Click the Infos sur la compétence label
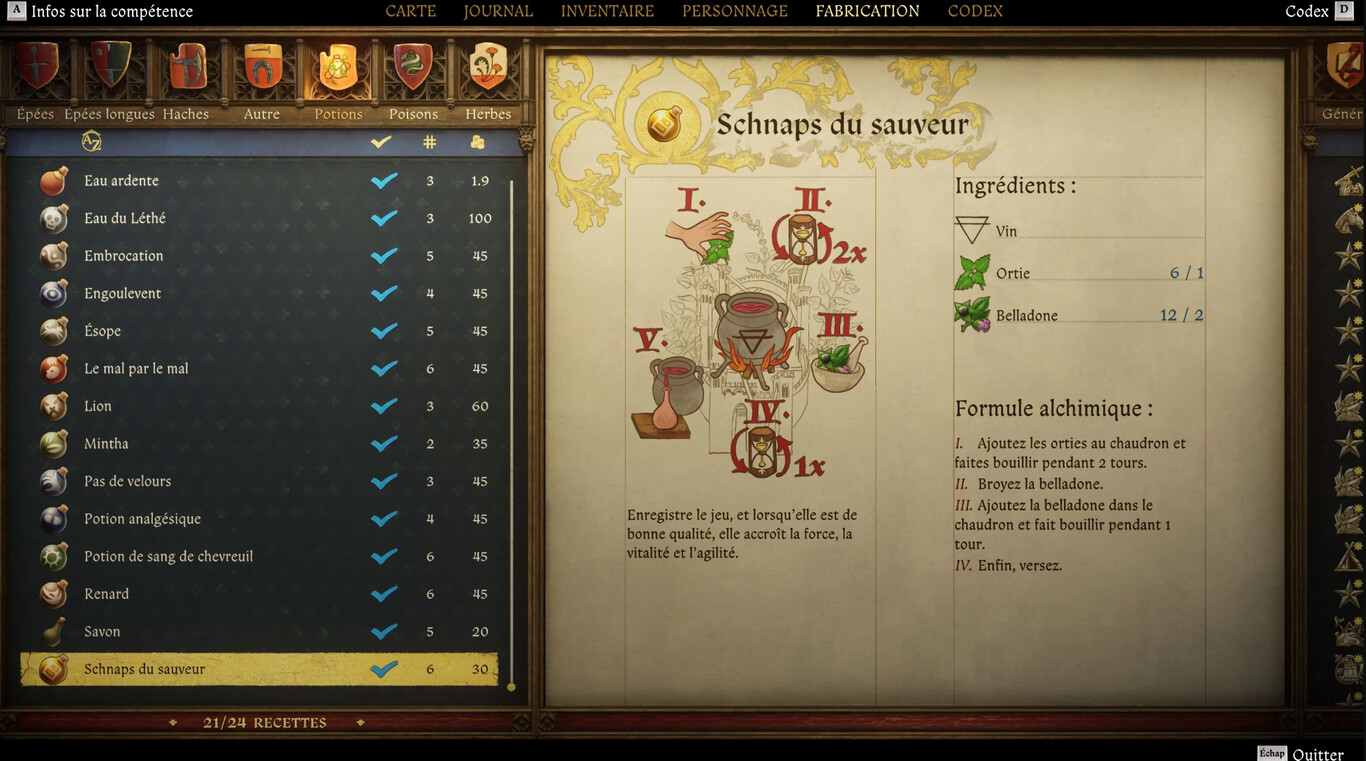This screenshot has height=761, width=1366. coord(110,11)
